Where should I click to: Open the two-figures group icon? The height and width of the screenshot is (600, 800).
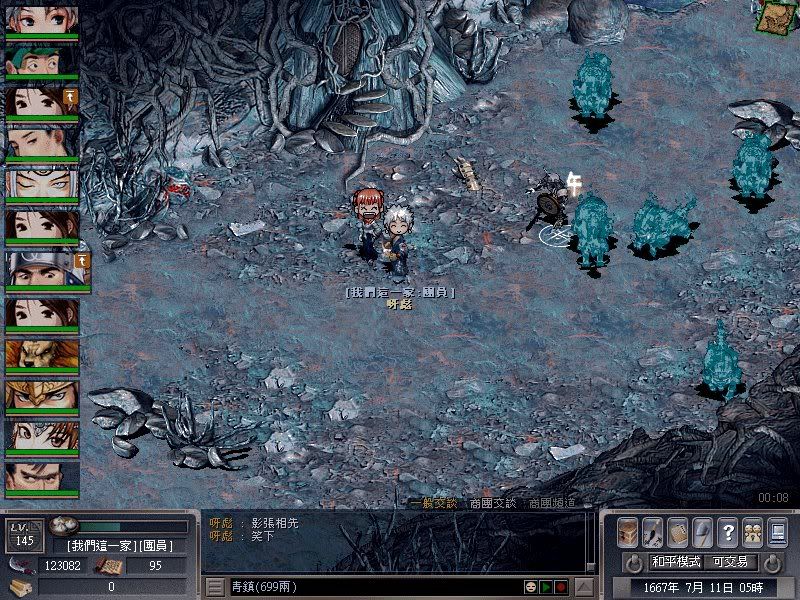point(752,532)
